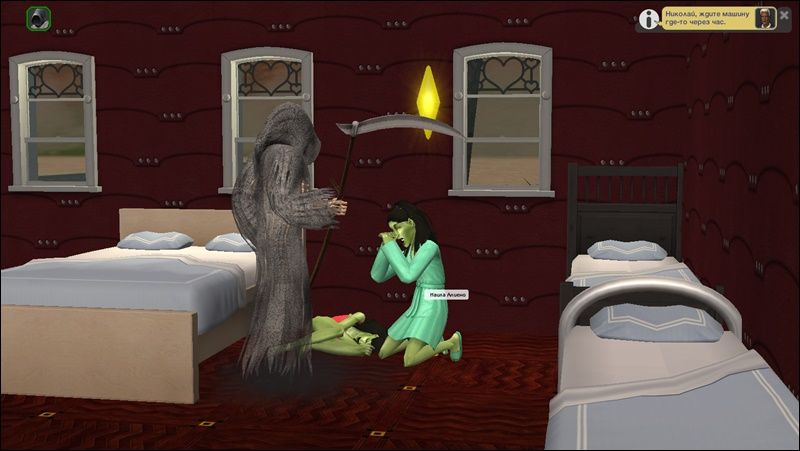Screen dimensions: 800x451
Task: Click the Grim Reaper action queue icon
Action: (39, 17)
